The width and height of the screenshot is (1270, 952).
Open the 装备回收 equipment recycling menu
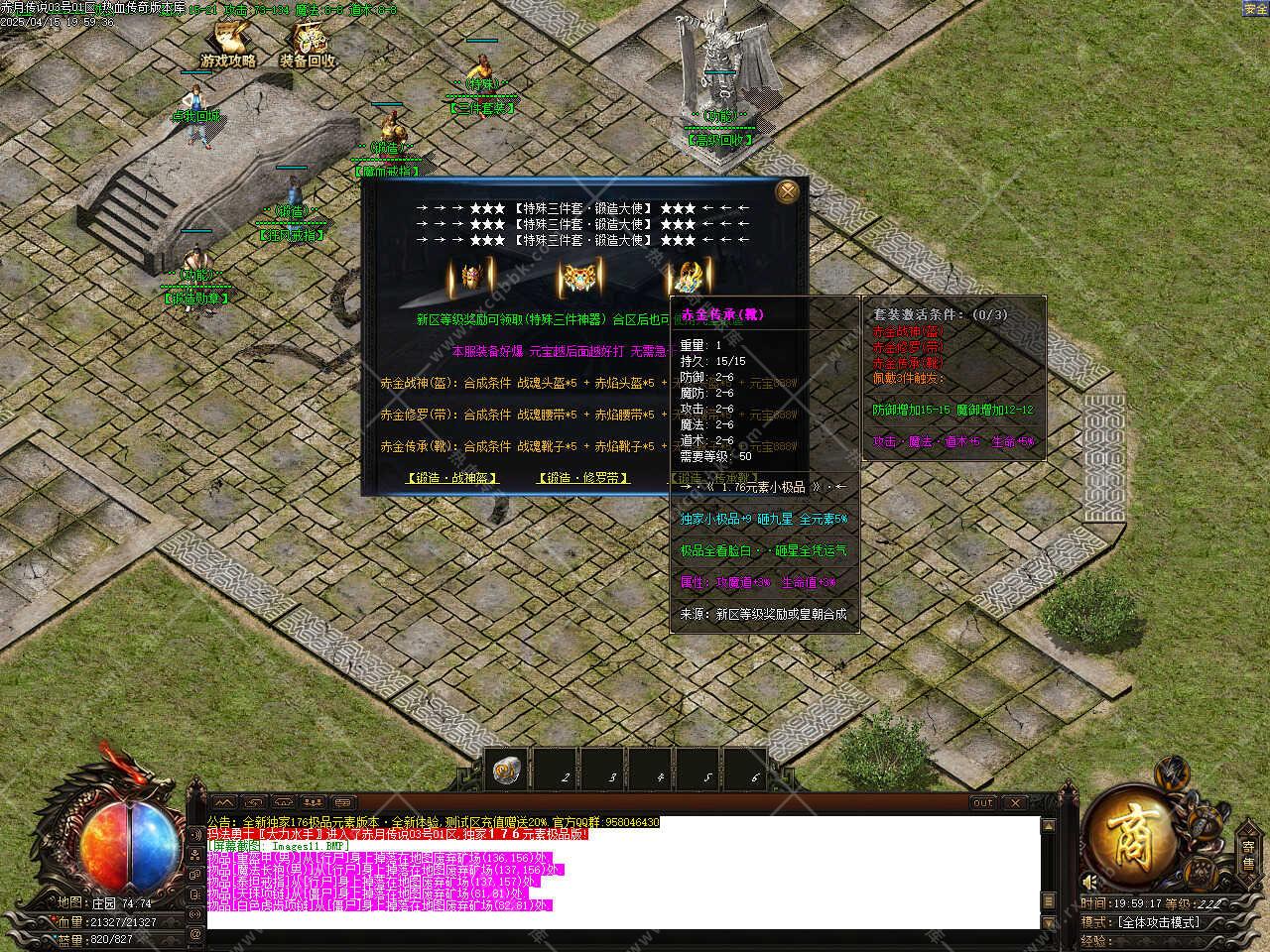(x=308, y=46)
